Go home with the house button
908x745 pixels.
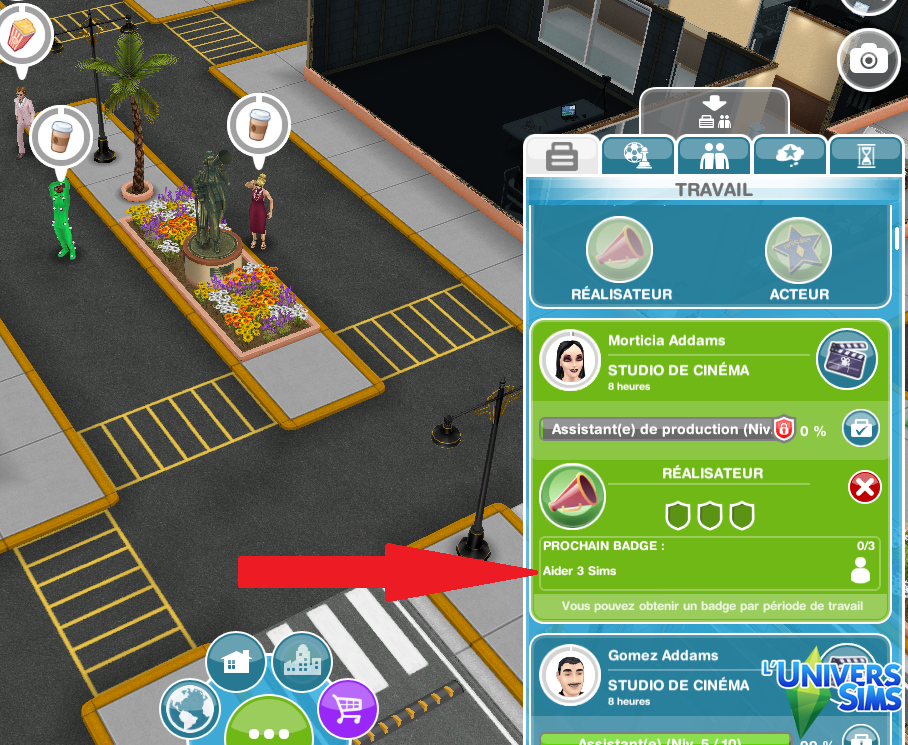(236, 662)
